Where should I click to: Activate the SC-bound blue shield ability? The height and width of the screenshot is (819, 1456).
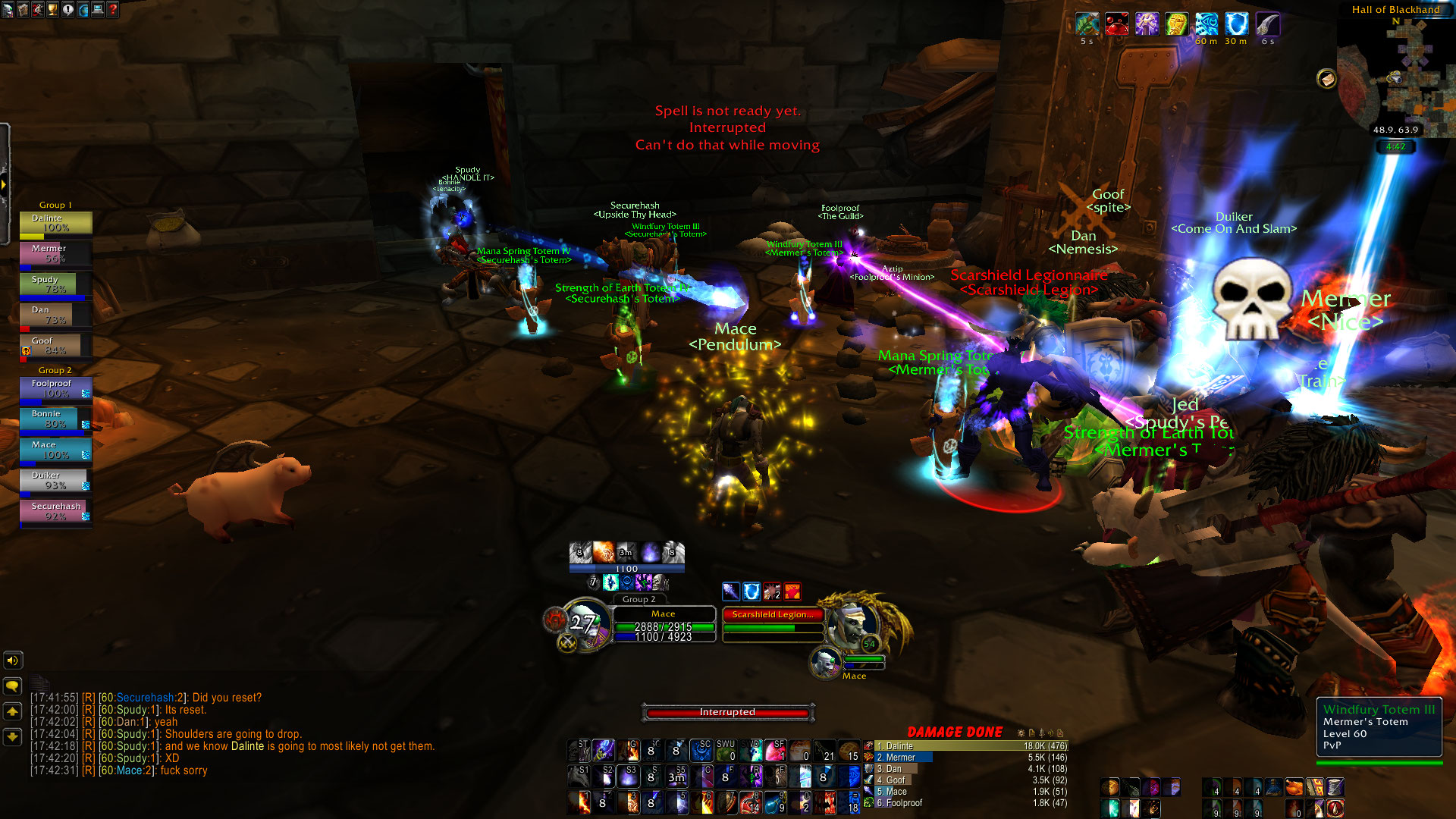pos(701,751)
